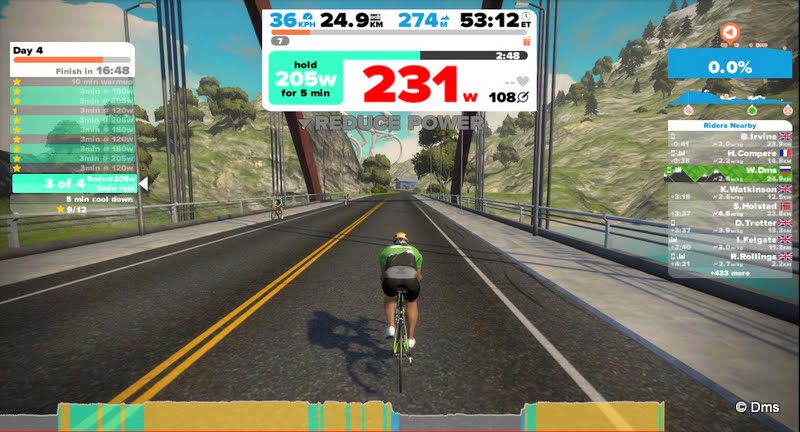Image resolution: width=800 pixels, height=432 pixels.
Task: Click the current 3 of 4 workout interval
Action: (72, 183)
